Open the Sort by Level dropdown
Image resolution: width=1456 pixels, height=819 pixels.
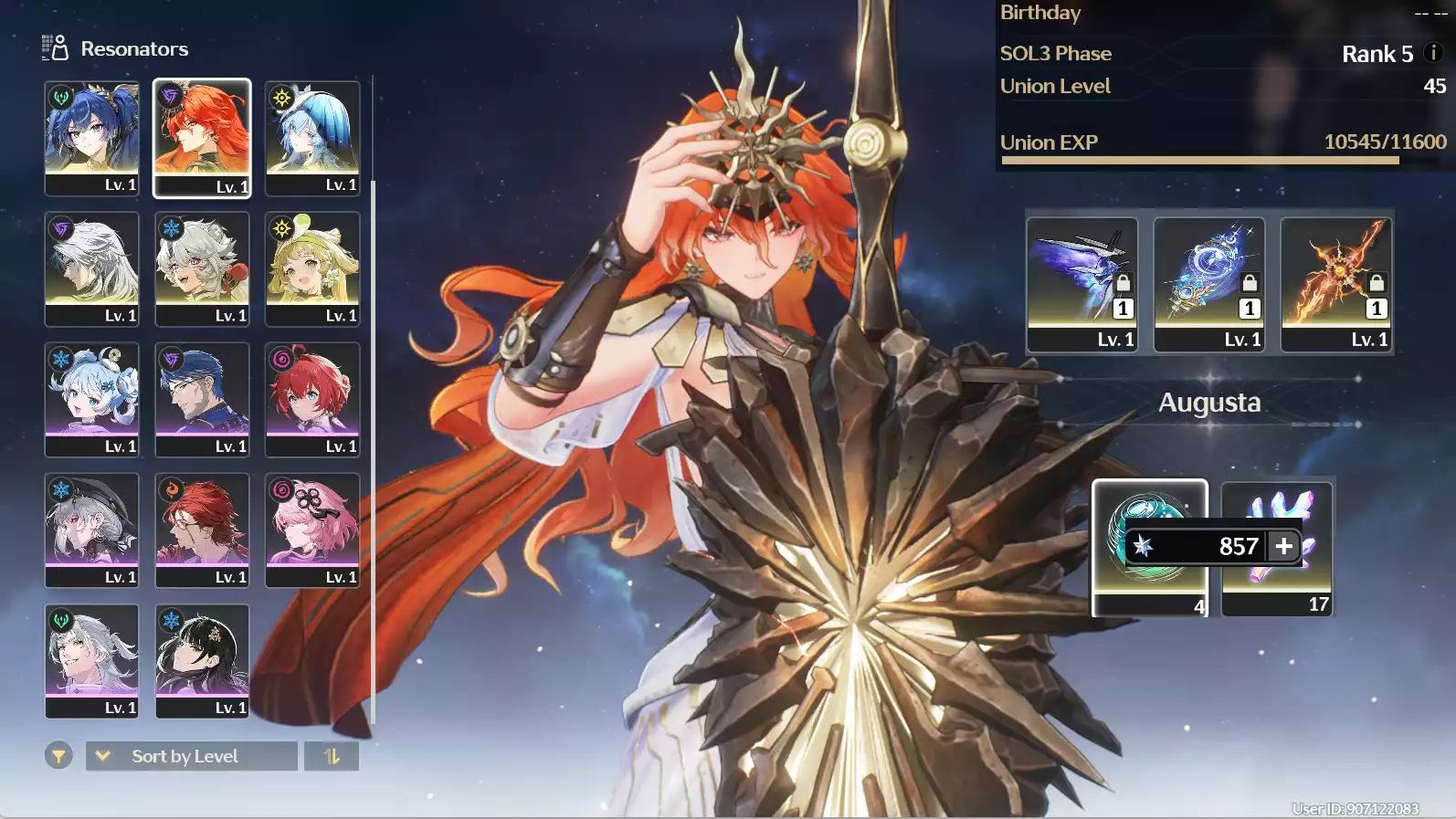[192, 756]
